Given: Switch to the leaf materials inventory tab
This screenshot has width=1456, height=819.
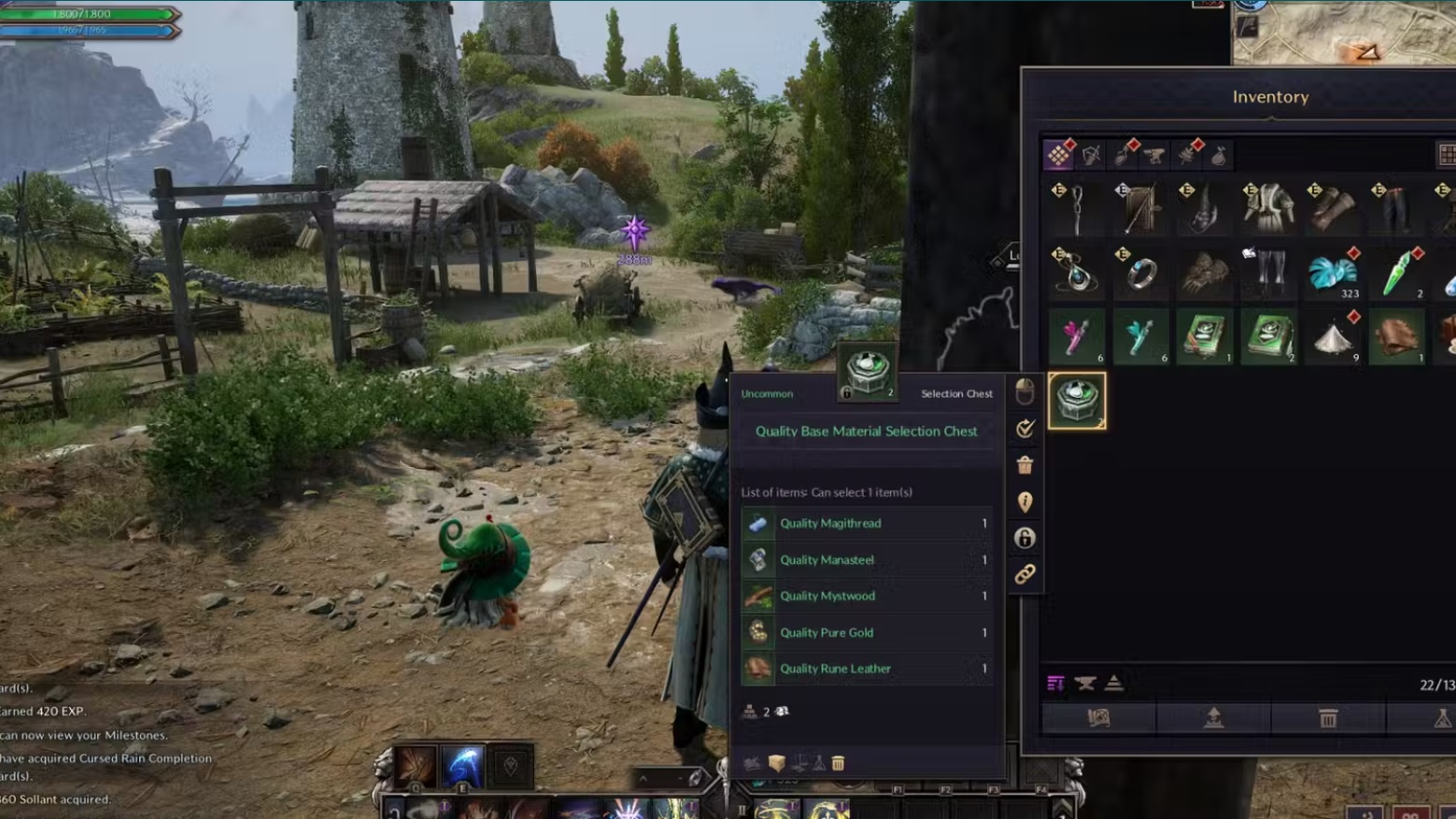Looking at the screenshot, I should tap(1188, 156).
